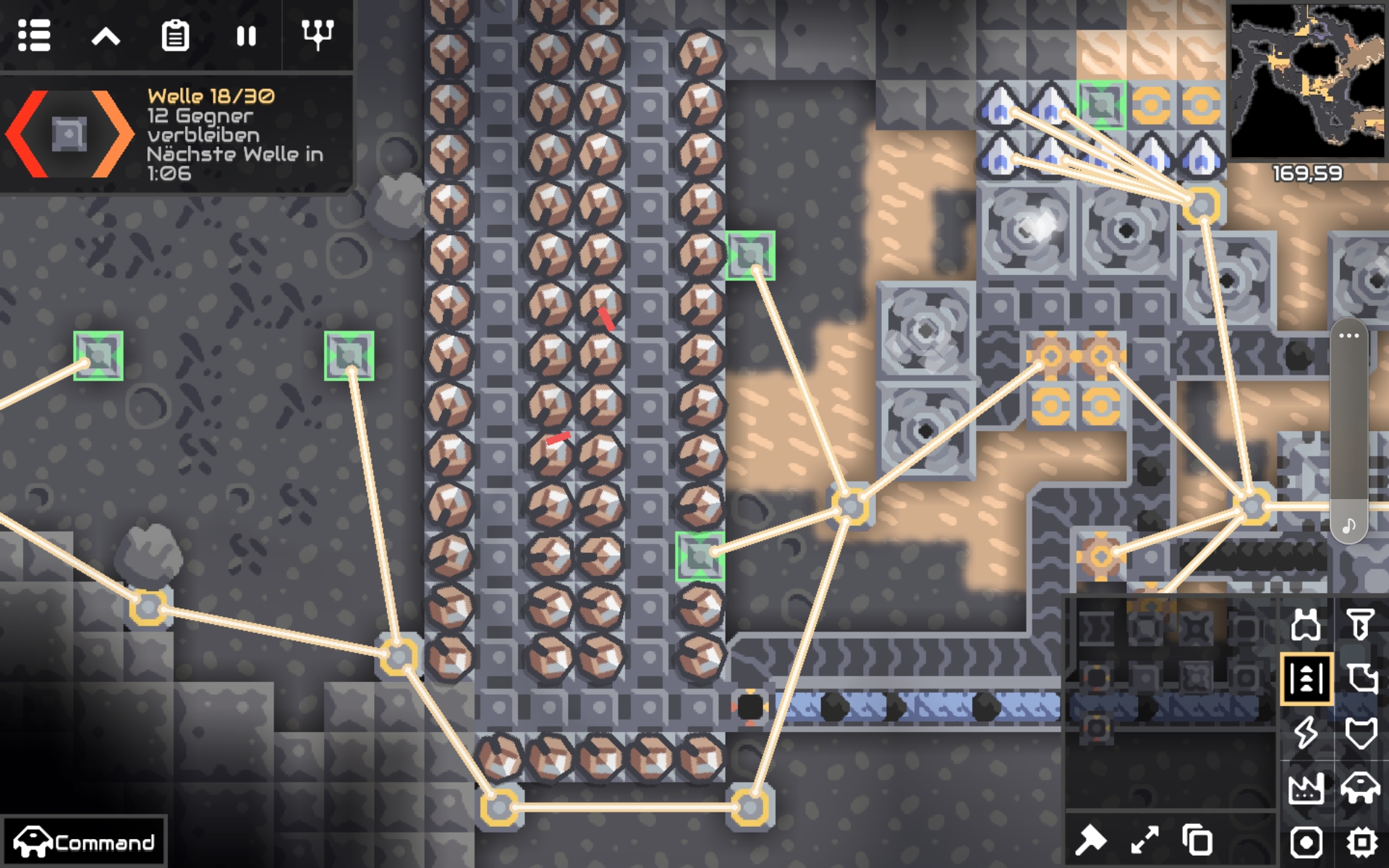Toggle the highlighted distribution block category

[x=1307, y=678]
